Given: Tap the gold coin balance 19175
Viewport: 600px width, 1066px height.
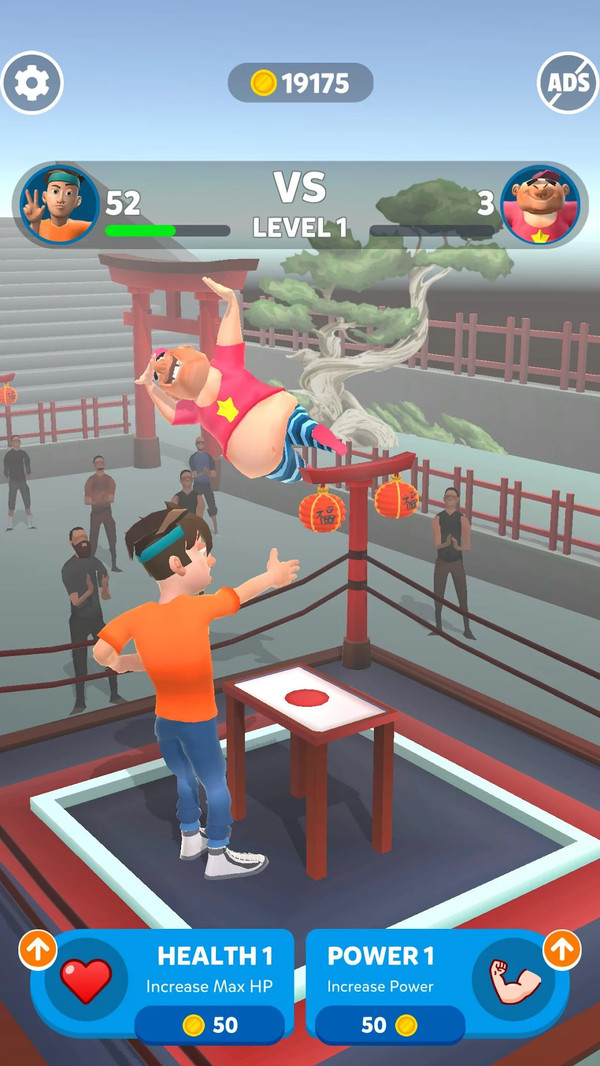Looking at the screenshot, I should [x=300, y=83].
